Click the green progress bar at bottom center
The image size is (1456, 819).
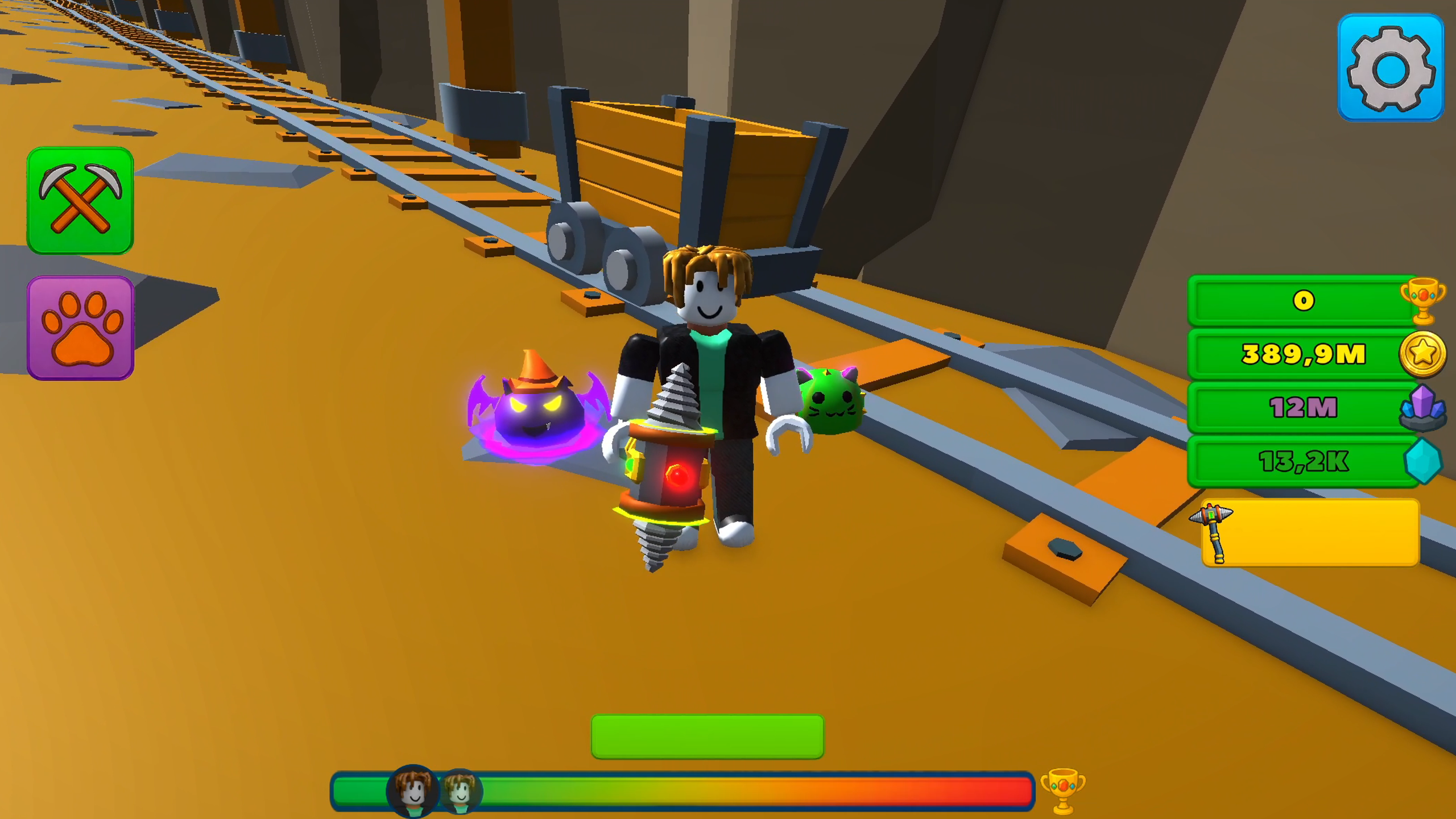pyautogui.click(x=706, y=738)
